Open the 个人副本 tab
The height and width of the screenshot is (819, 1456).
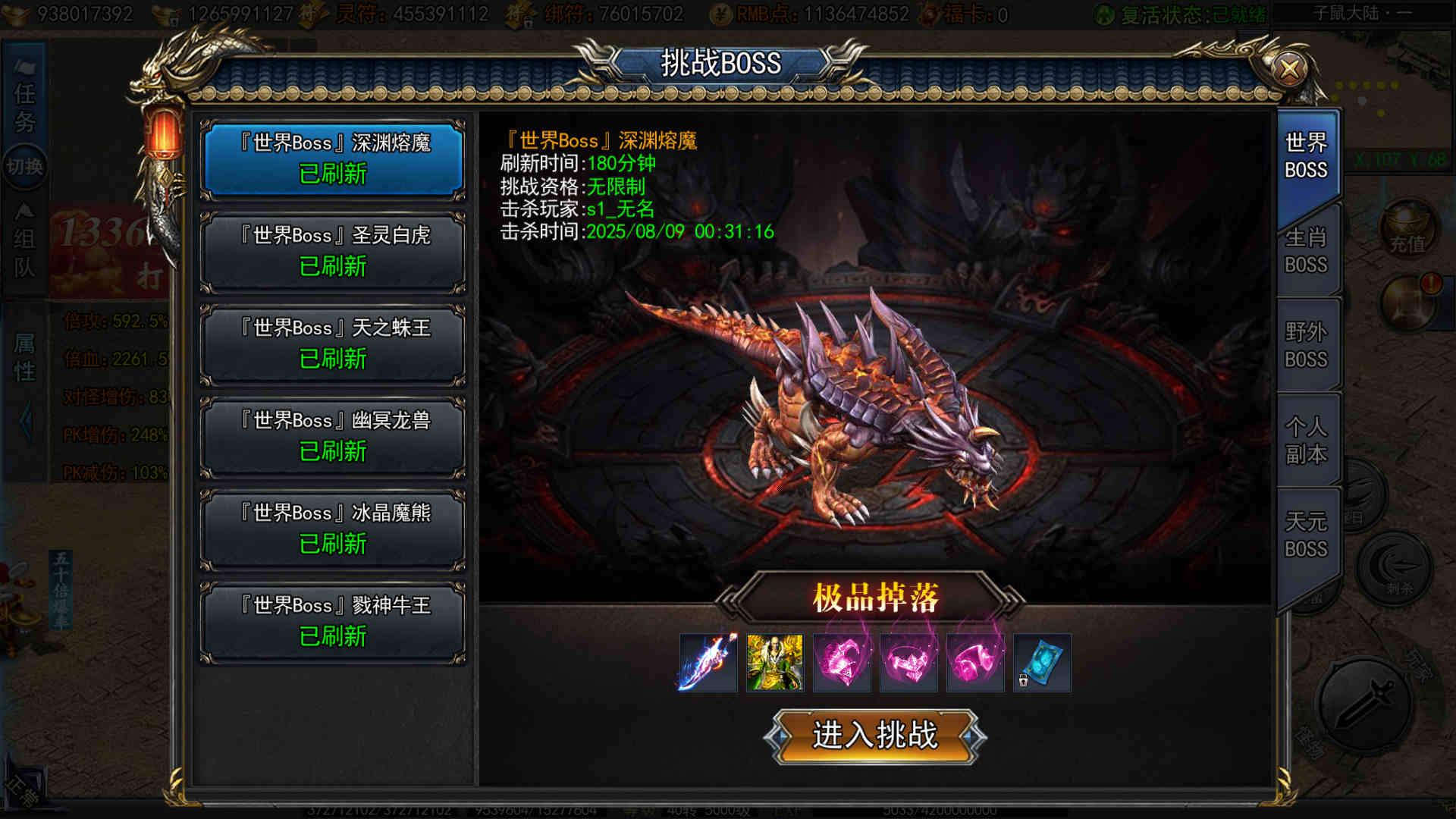point(1306,441)
